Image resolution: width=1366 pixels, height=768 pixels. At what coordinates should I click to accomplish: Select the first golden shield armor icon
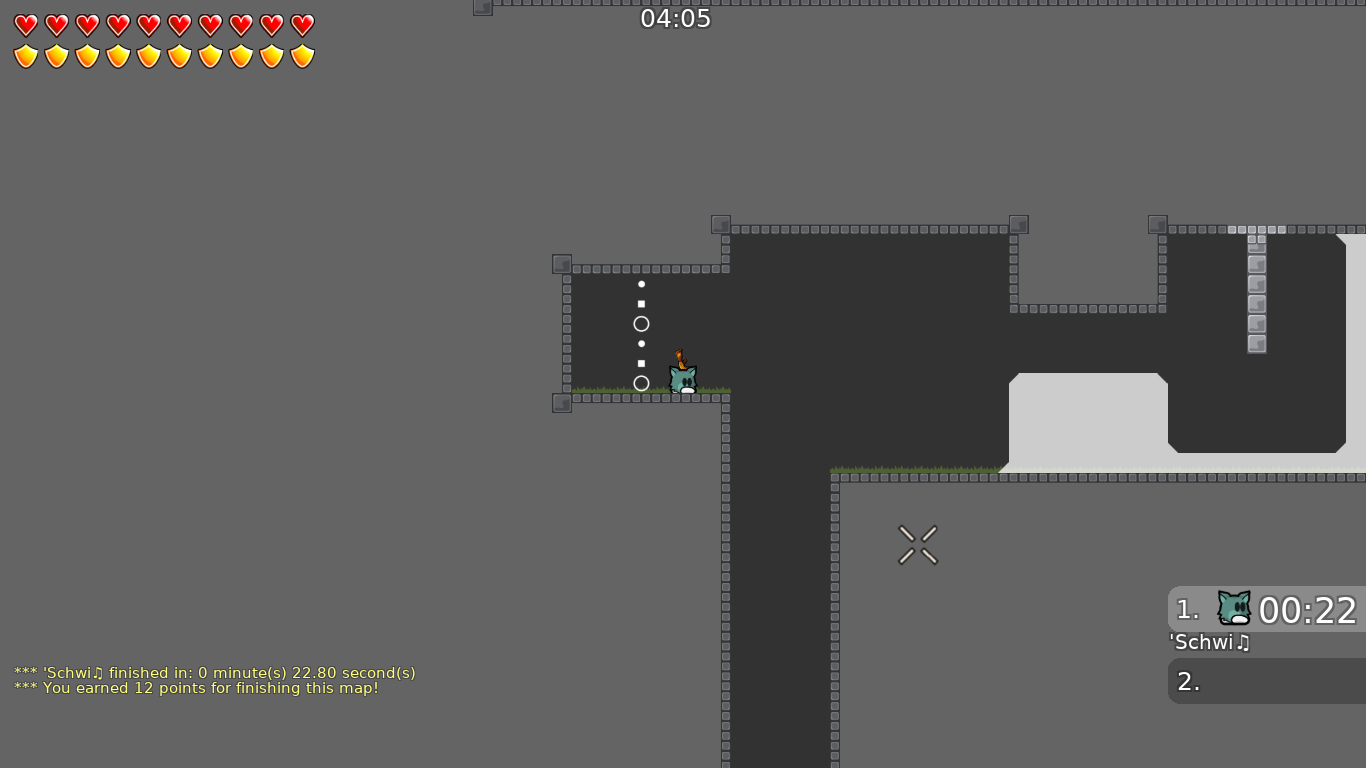point(24,55)
